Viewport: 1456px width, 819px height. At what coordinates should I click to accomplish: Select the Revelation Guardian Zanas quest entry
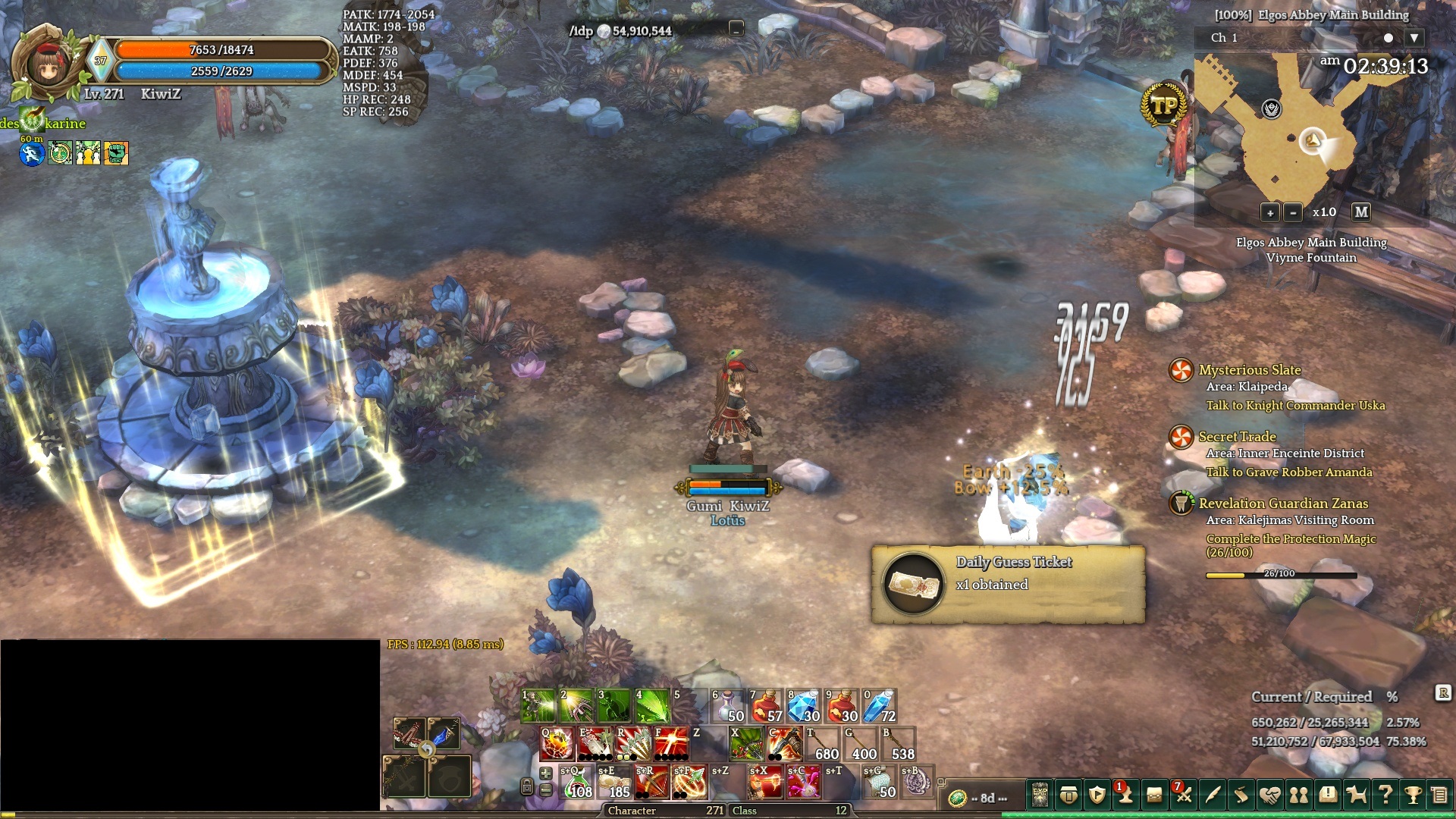pos(1283,504)
